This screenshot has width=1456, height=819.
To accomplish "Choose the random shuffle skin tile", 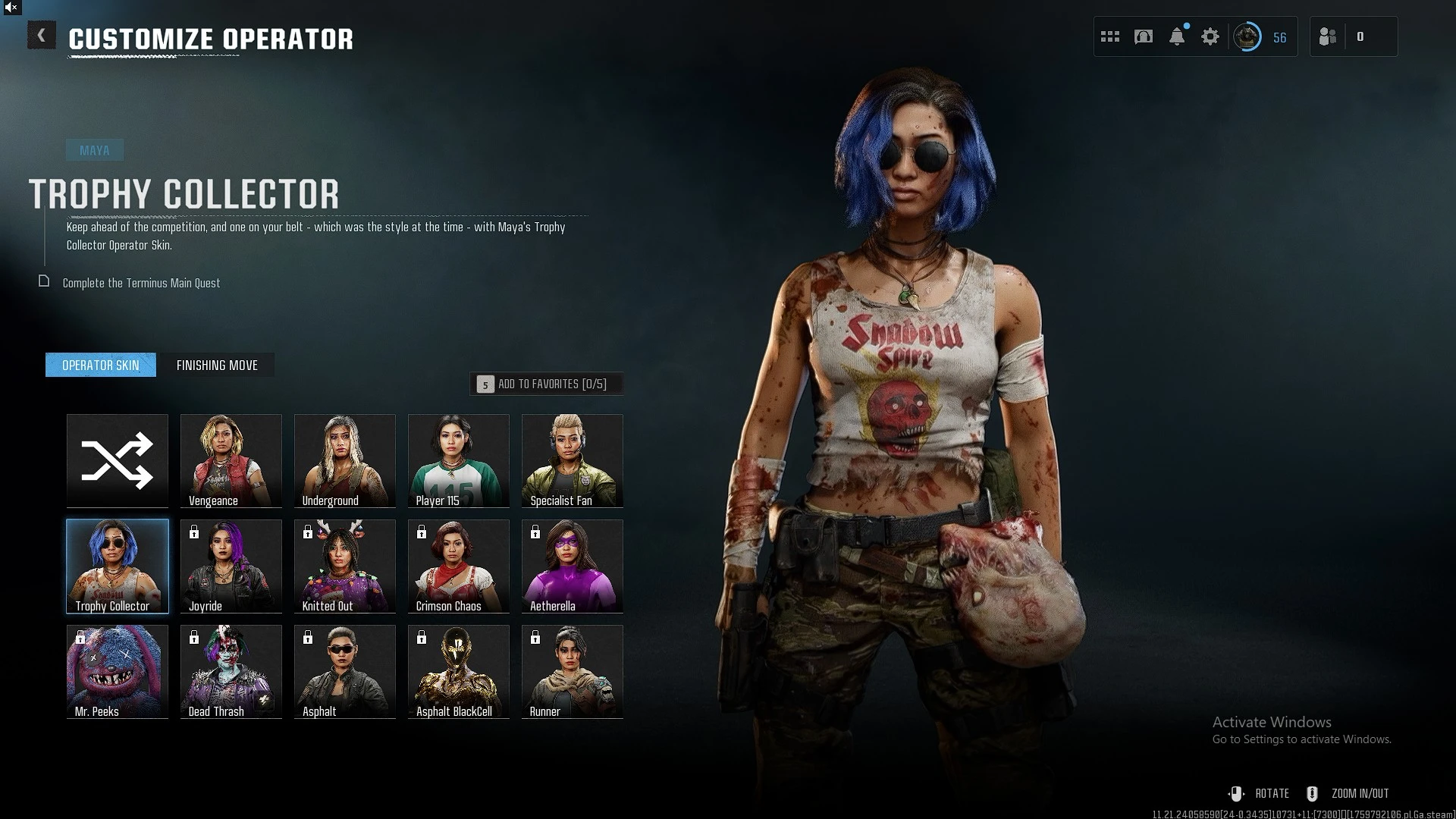I will pyautogui.click(x=118, y=460).
